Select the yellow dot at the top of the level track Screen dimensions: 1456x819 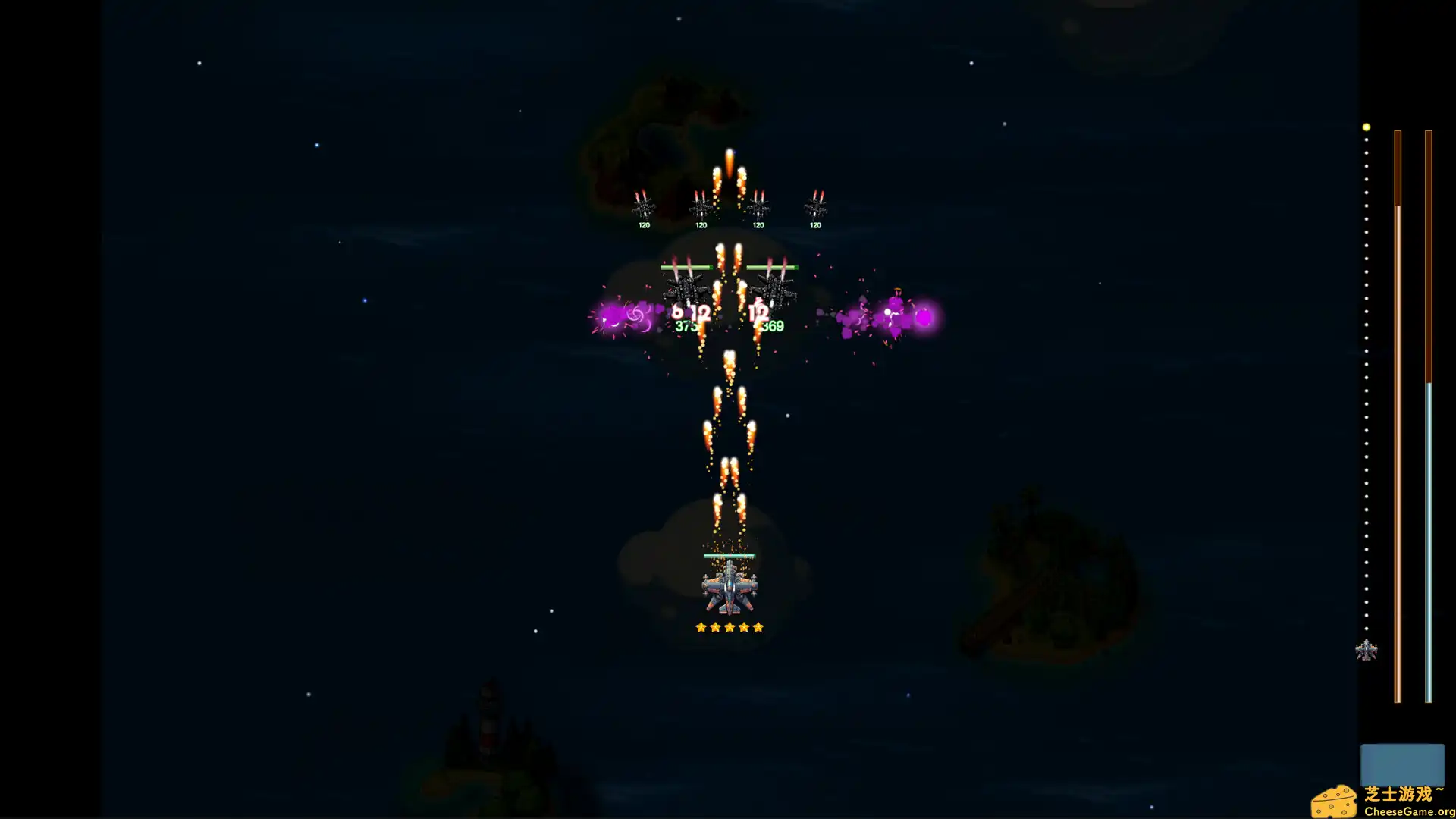point(1366,127)
